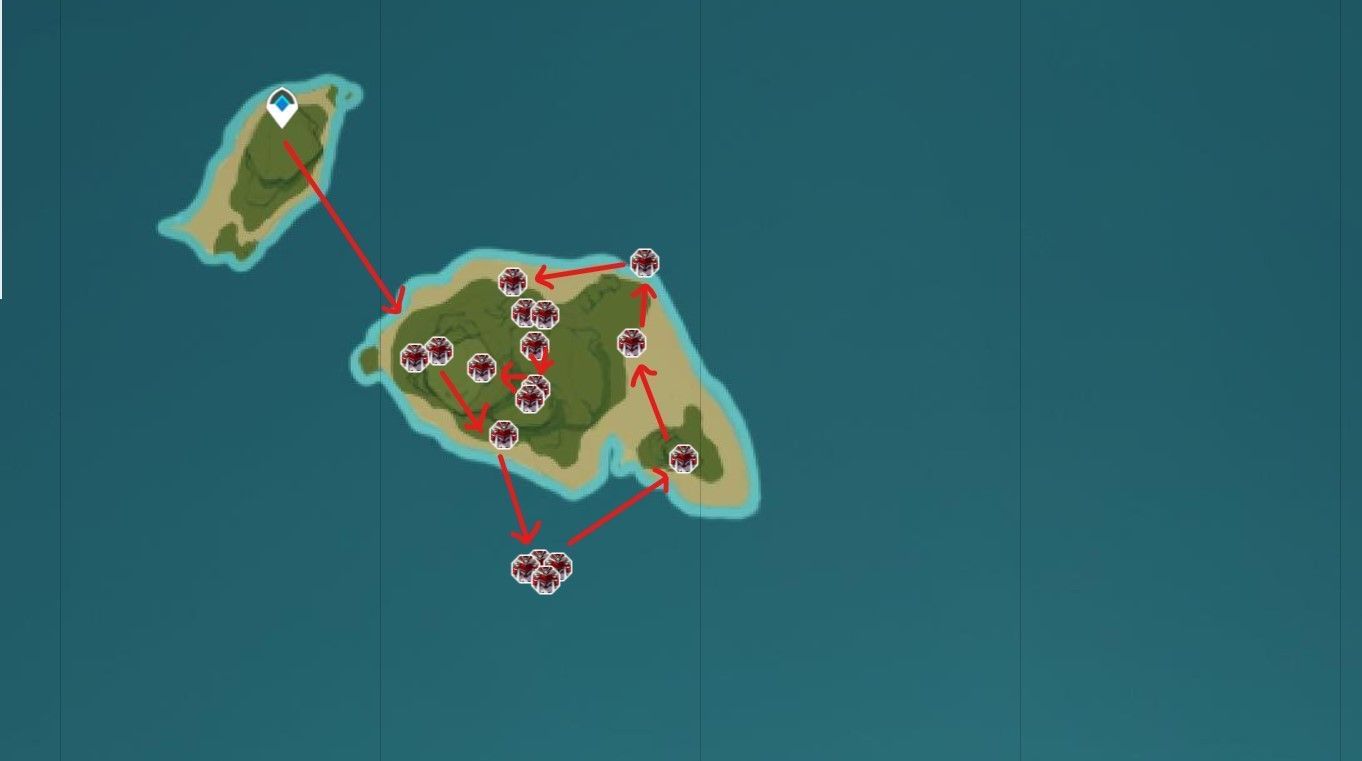
Task: Click the westernmost resource marker pair's left icon
Action: (413, 357)
